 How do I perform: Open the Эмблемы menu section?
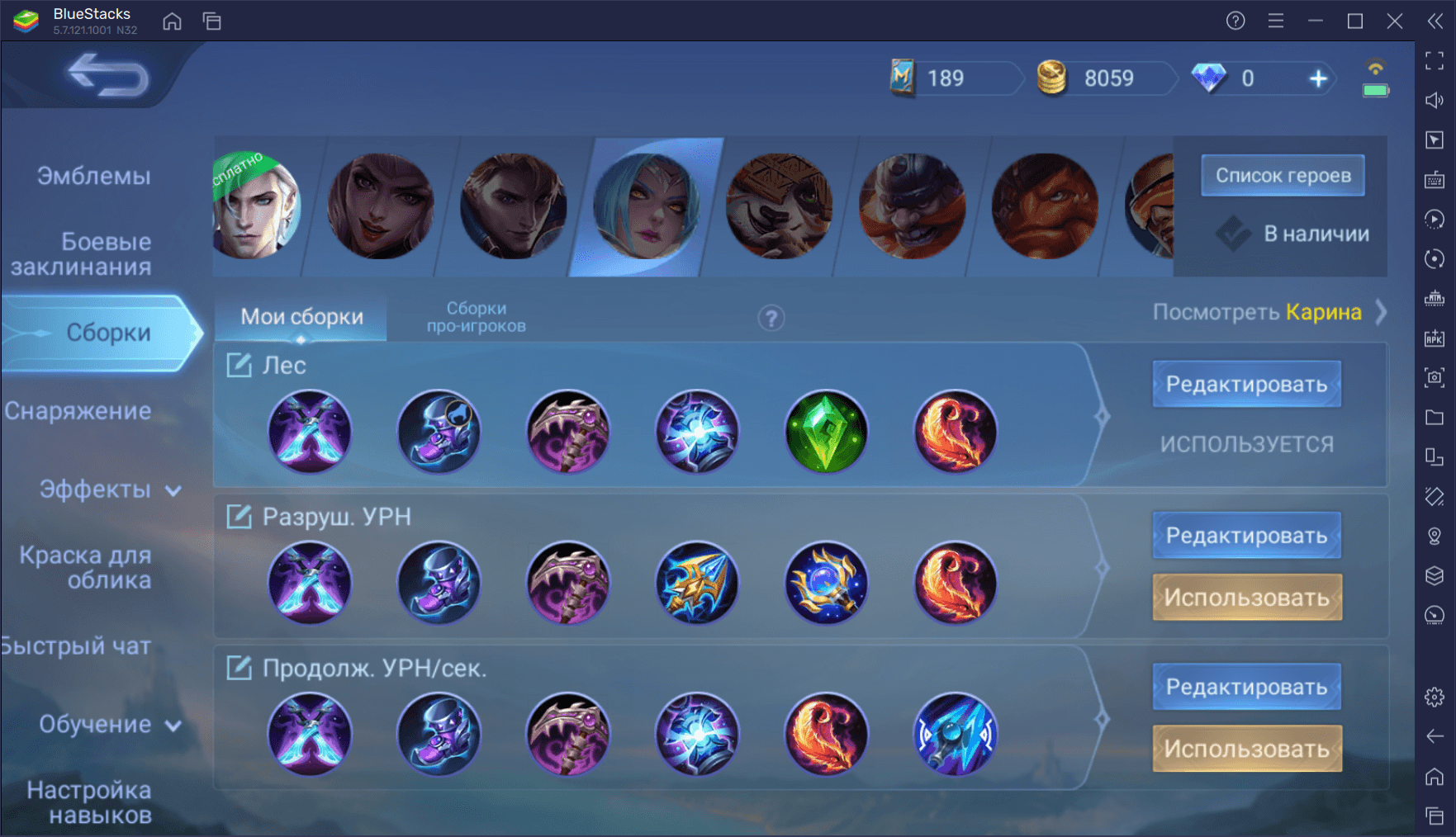point(93,176)
